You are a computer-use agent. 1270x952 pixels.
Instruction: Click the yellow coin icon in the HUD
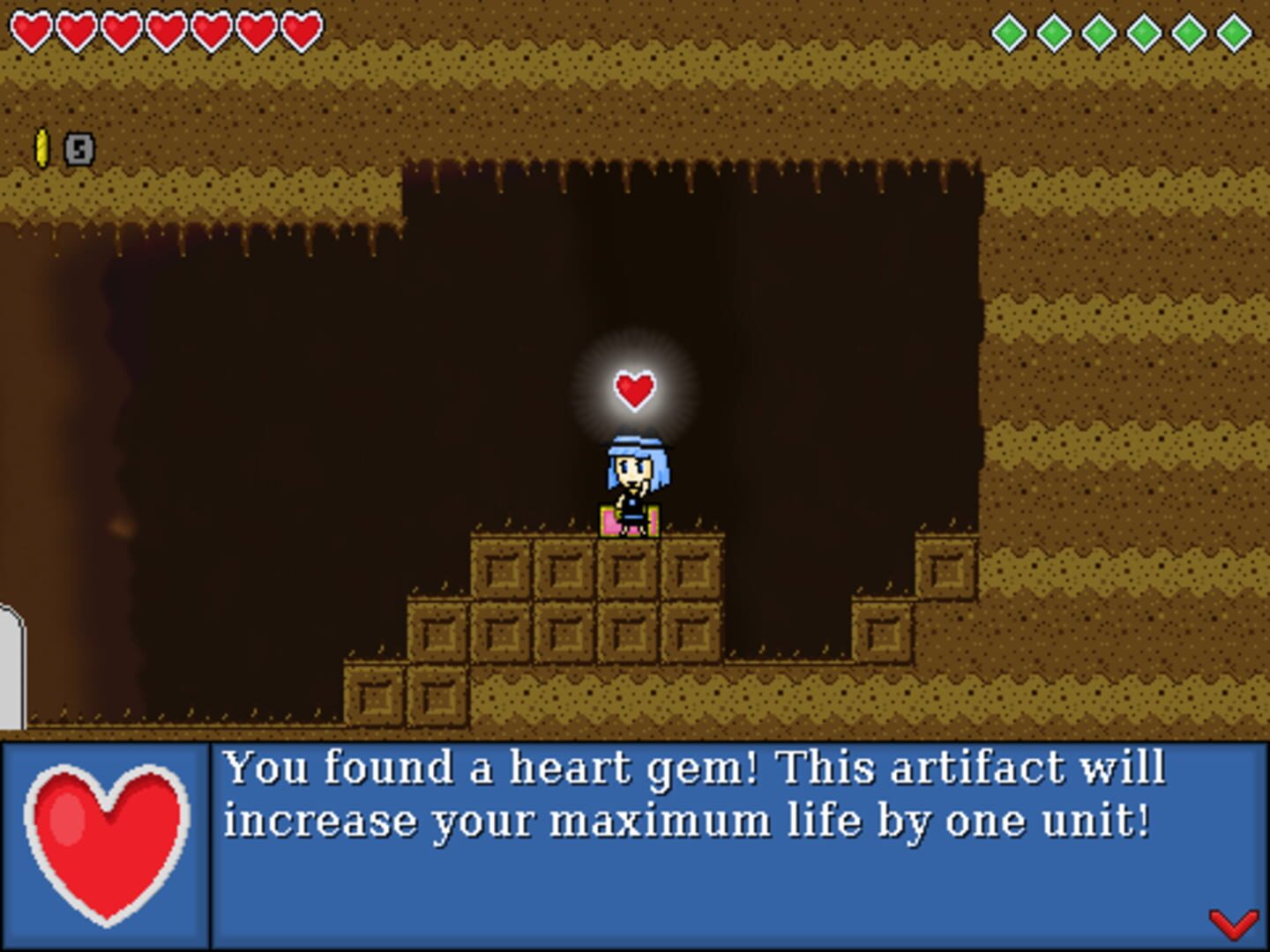click(x=41, y=148)
